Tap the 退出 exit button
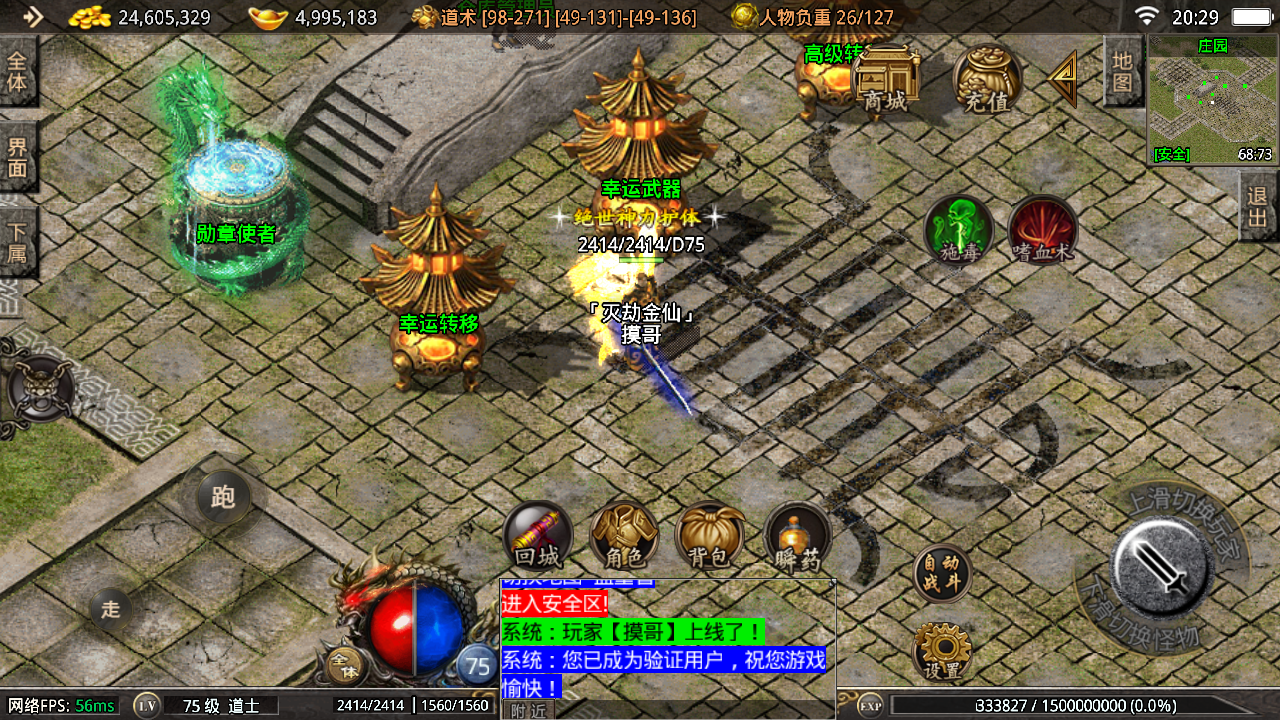Image resolution: width=1280 pixels, height=720 pixels. (1258, 206)
